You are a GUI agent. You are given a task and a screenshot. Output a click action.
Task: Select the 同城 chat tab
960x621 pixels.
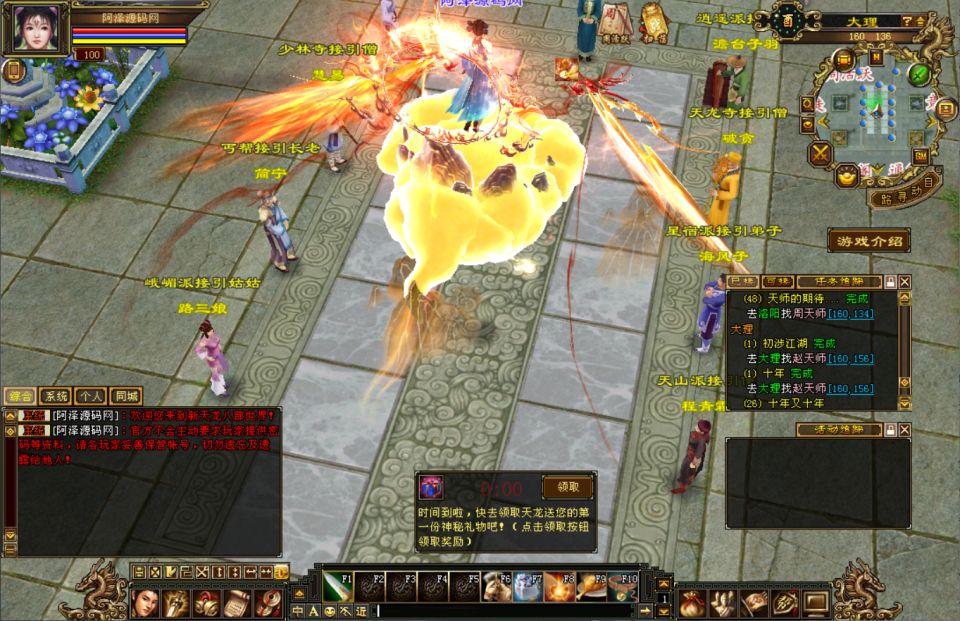click(126, 395)
